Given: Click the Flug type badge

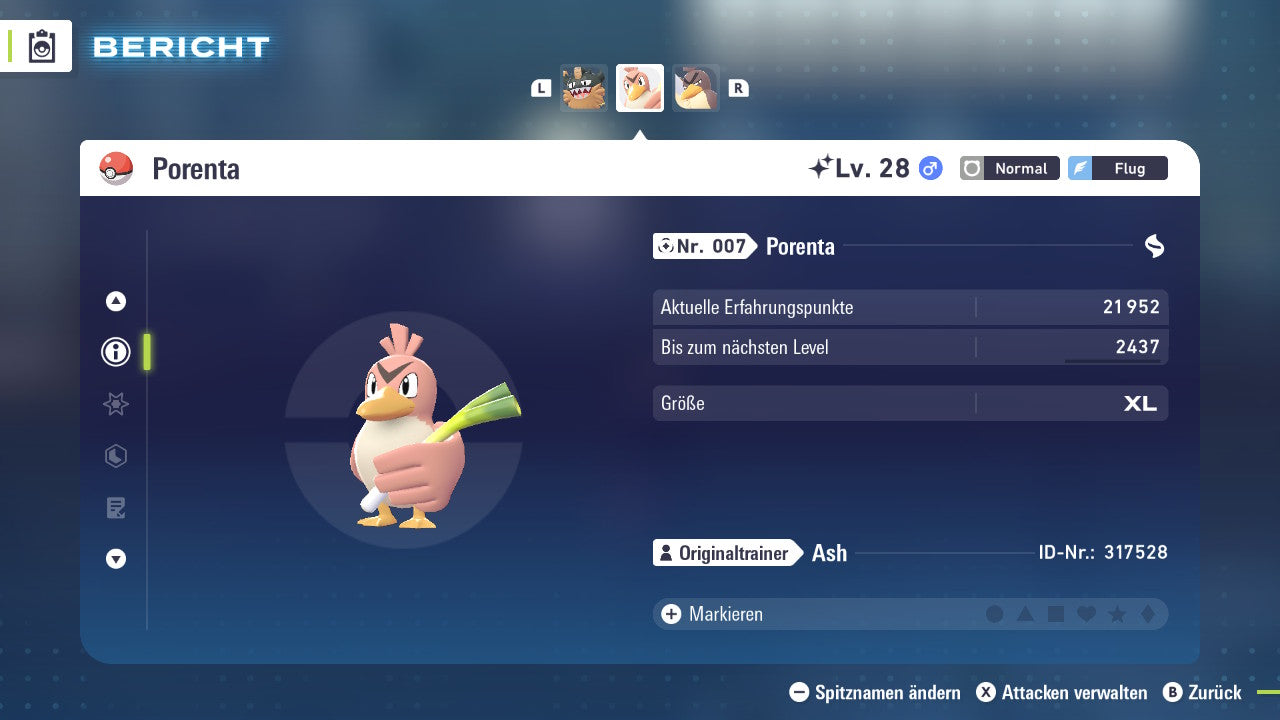Looking at the screenshot, I should coord(1118,168).
